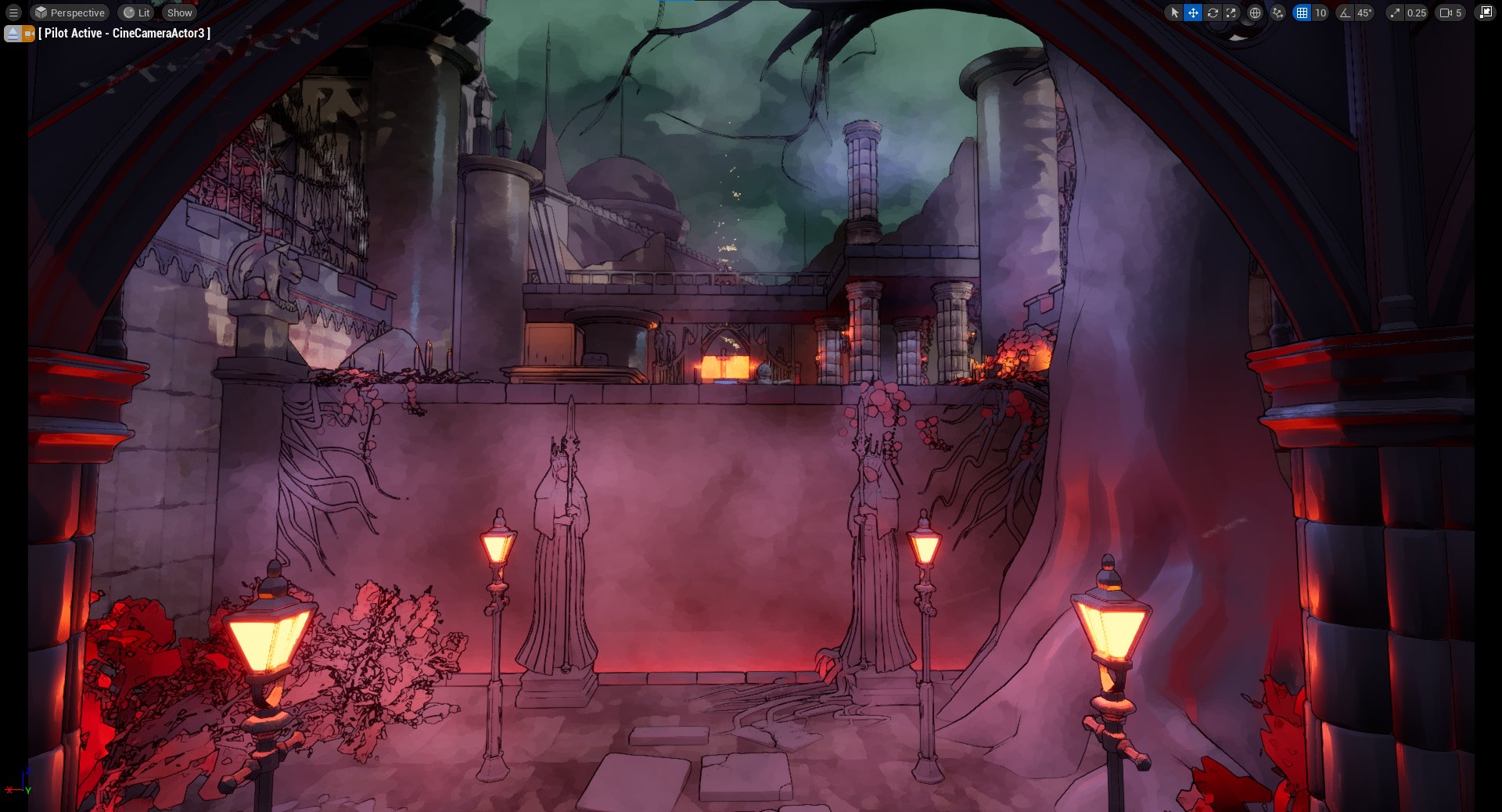Change the Lit view mode

(x=137, y=13)
